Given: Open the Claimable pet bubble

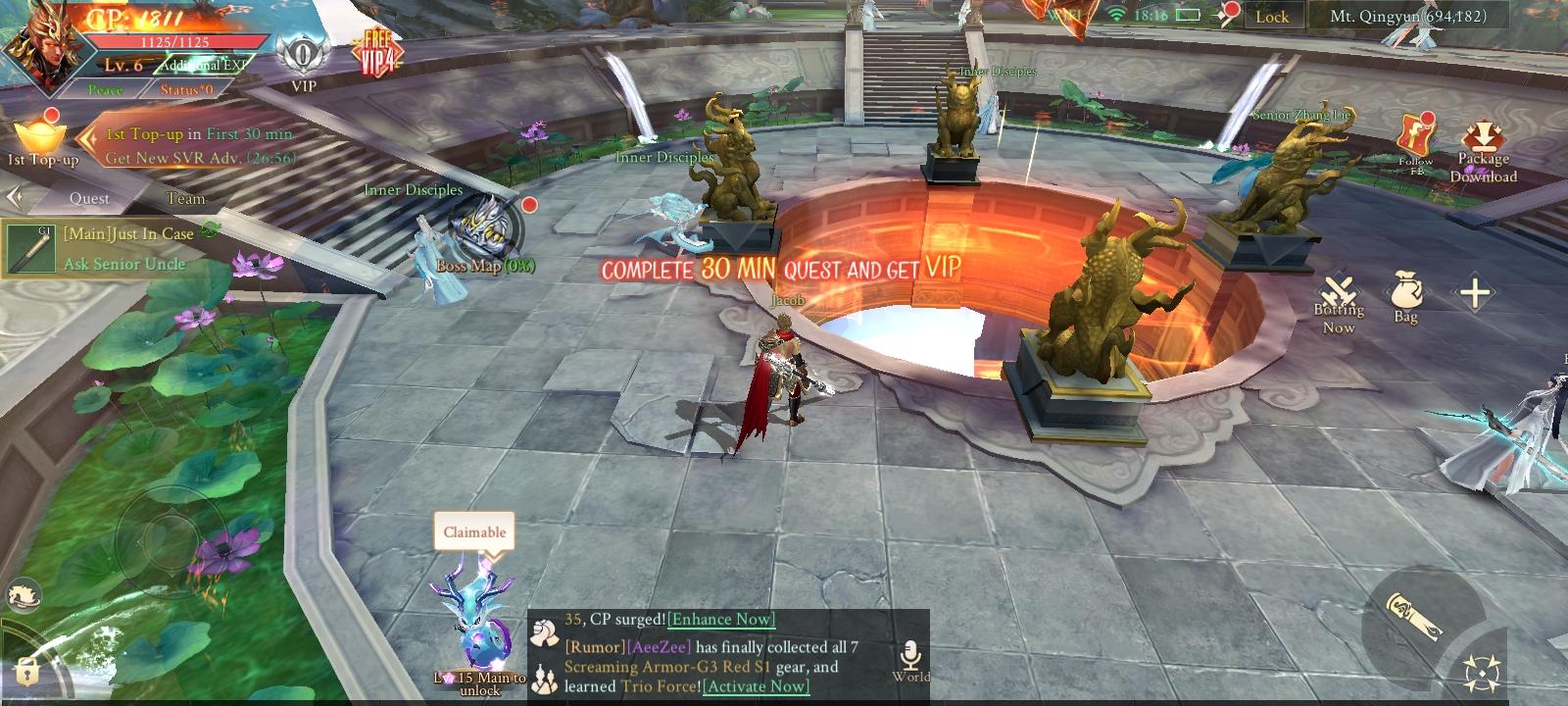Looking at the screenshot, I should click(x=473, y=531).
